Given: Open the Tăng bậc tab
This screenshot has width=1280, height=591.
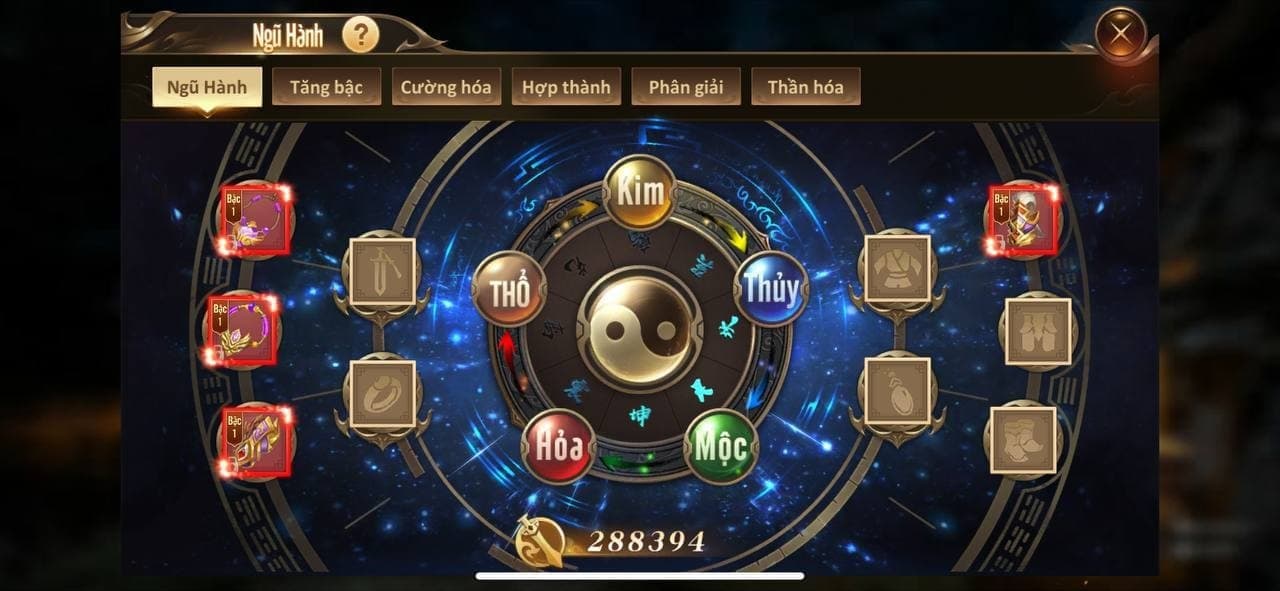Looking at the screenshot, I should [326, 87].
